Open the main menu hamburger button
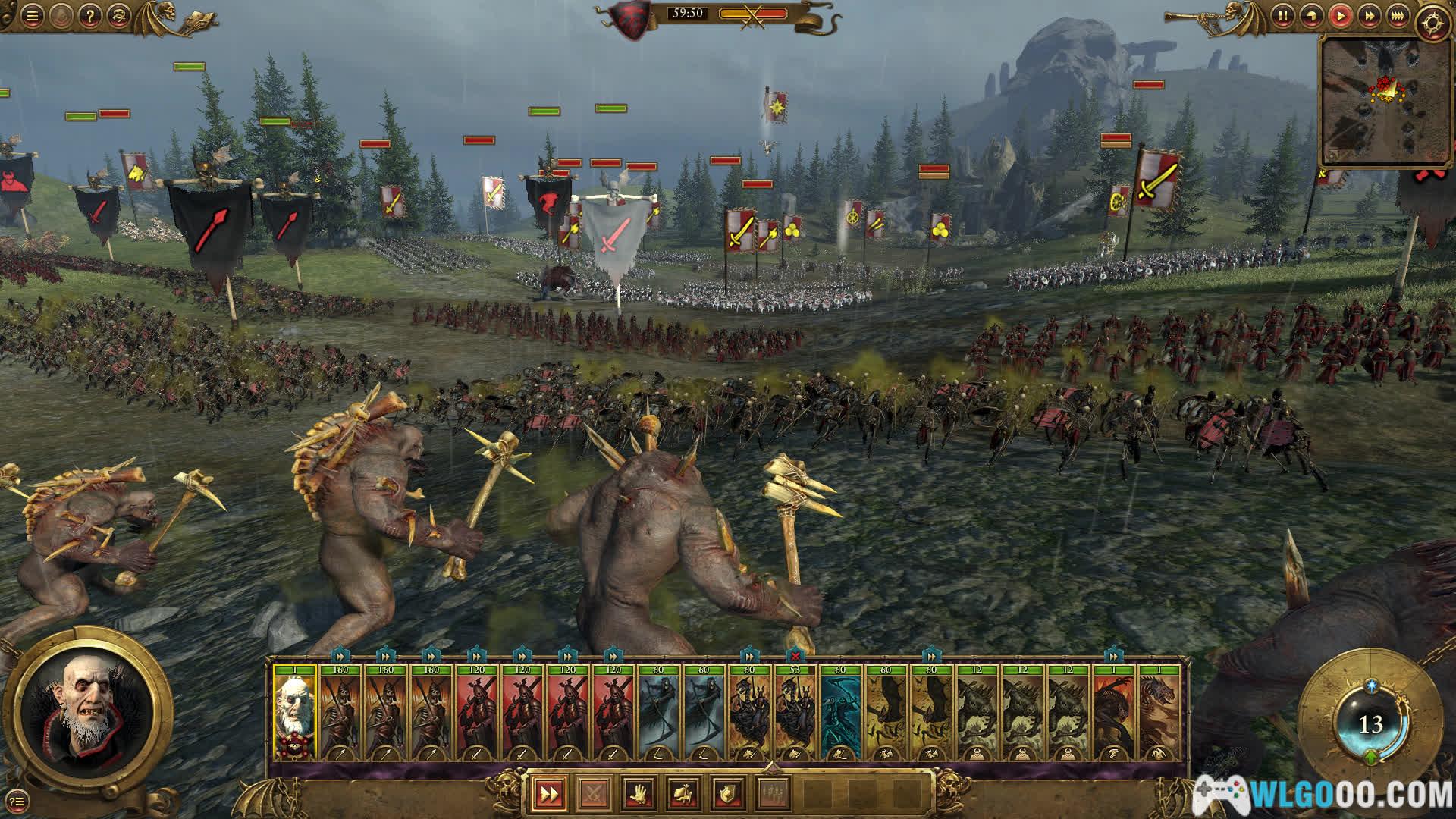 click(x=33, y=15)
